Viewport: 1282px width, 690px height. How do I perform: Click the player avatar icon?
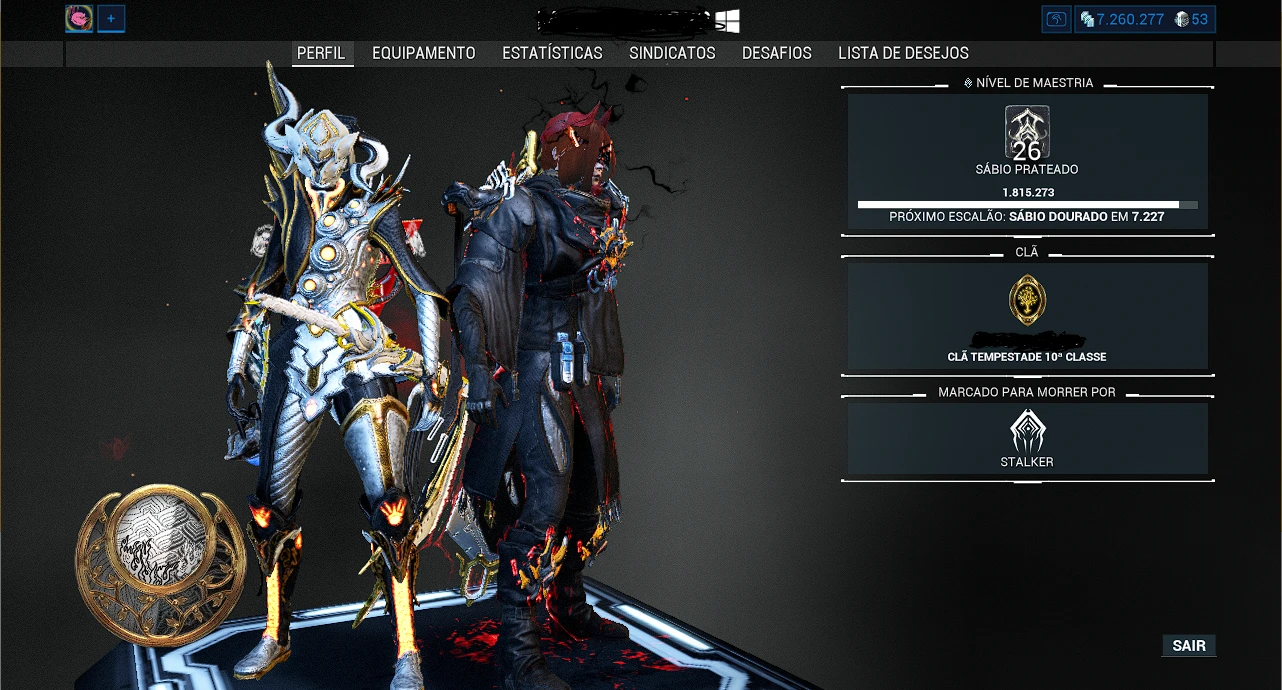click(79, 19)
